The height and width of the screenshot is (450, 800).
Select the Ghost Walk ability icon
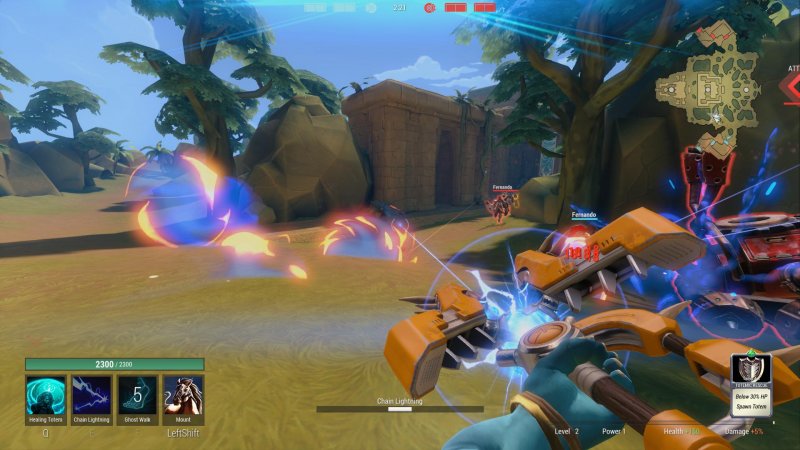[x=137, y=395]
